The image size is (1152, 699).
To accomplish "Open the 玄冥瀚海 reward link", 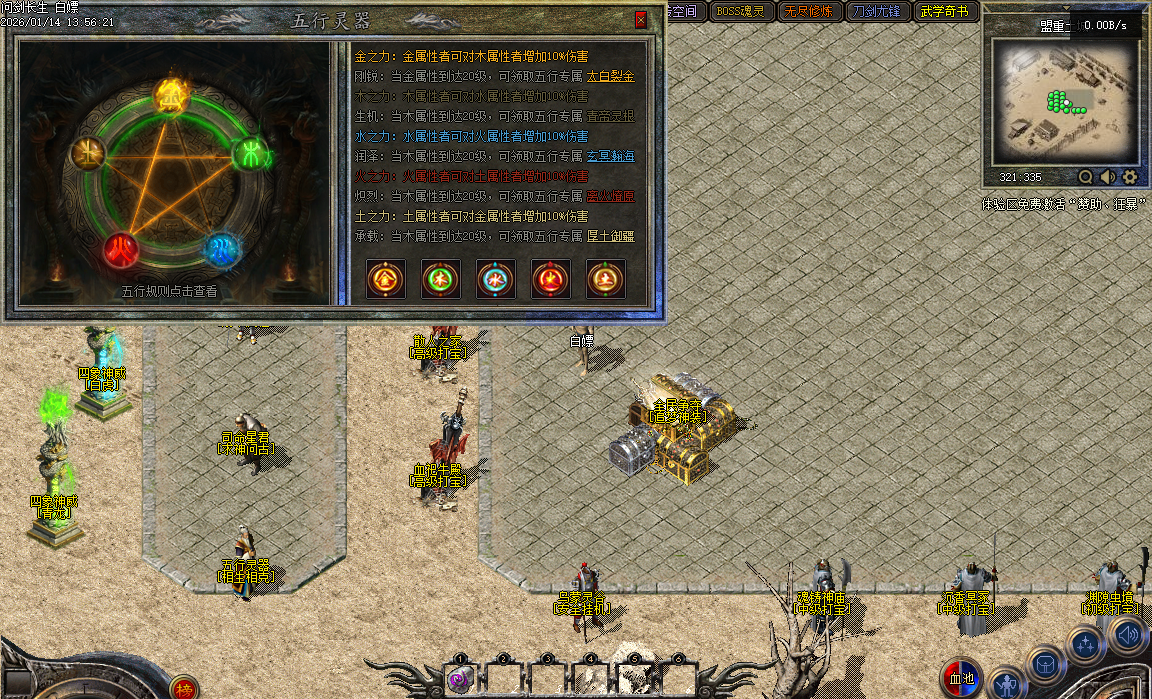I will click(x=610, y=156).
